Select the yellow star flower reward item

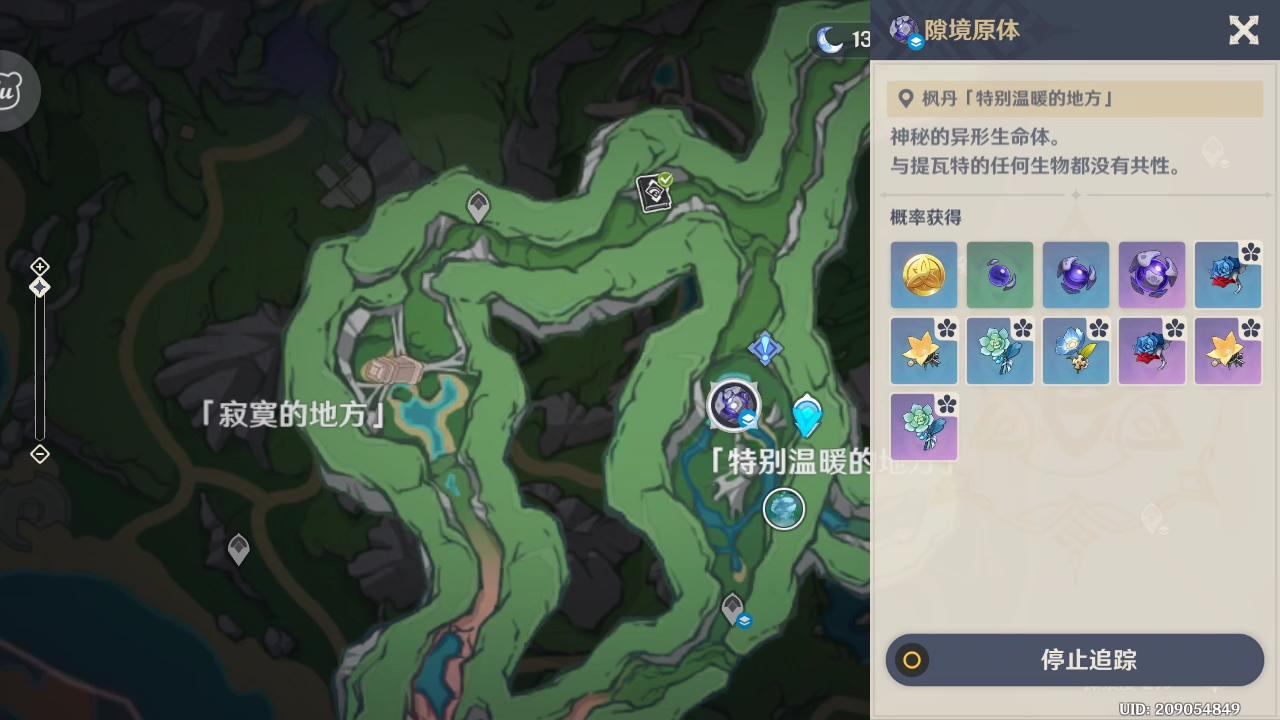coord(923,350)
